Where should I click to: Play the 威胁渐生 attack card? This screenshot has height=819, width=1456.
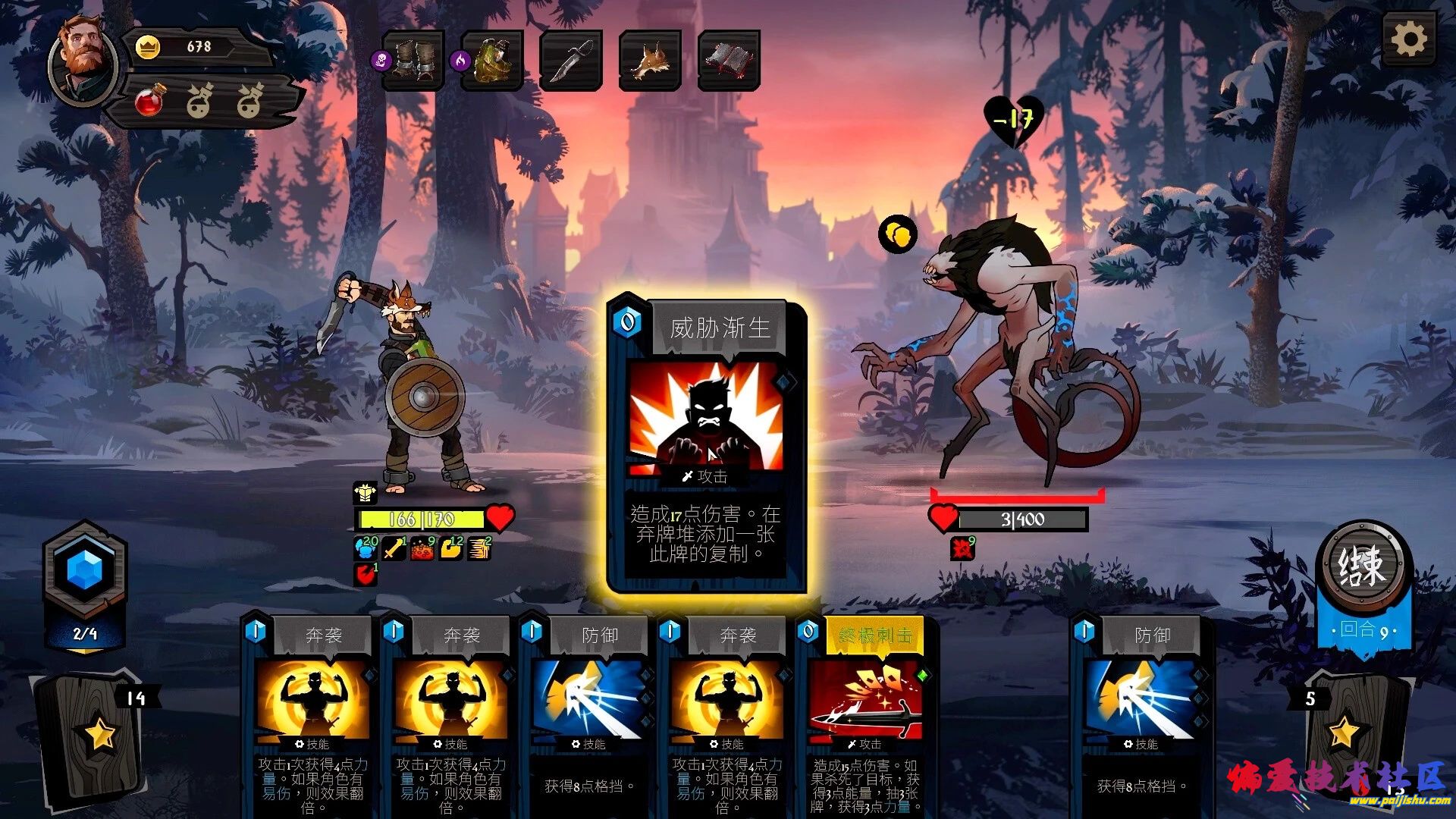(x=707, y=444)
